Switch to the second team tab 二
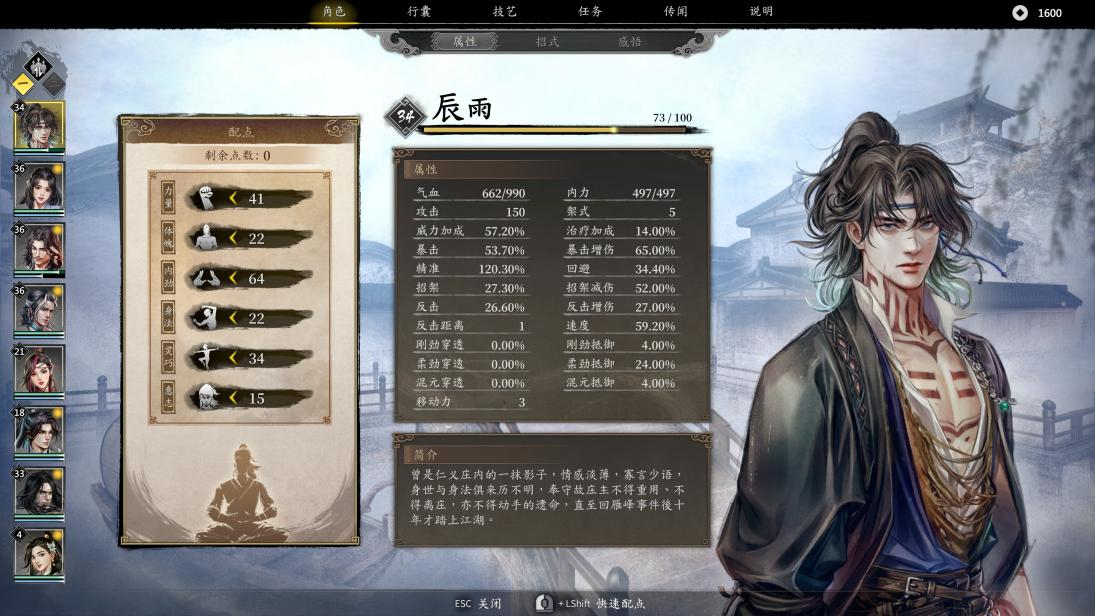 pyautogui.click(x=53, y=85)
